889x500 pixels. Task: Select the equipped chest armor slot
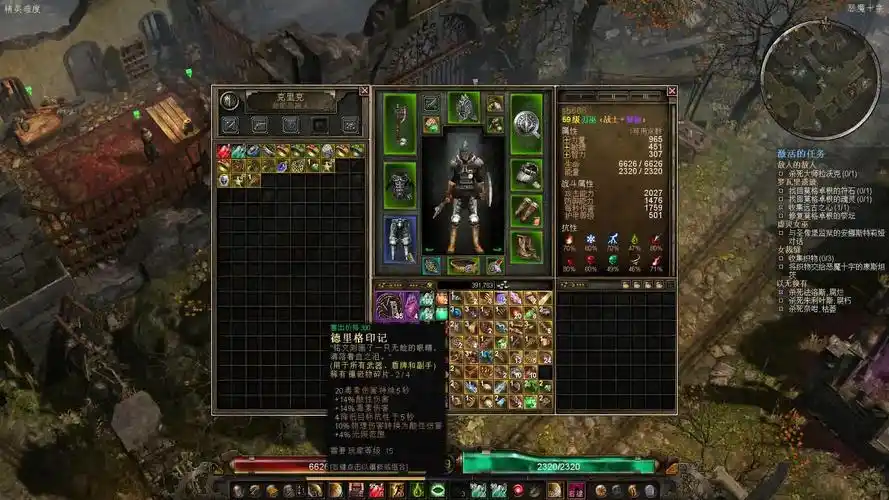click(400, 184)
